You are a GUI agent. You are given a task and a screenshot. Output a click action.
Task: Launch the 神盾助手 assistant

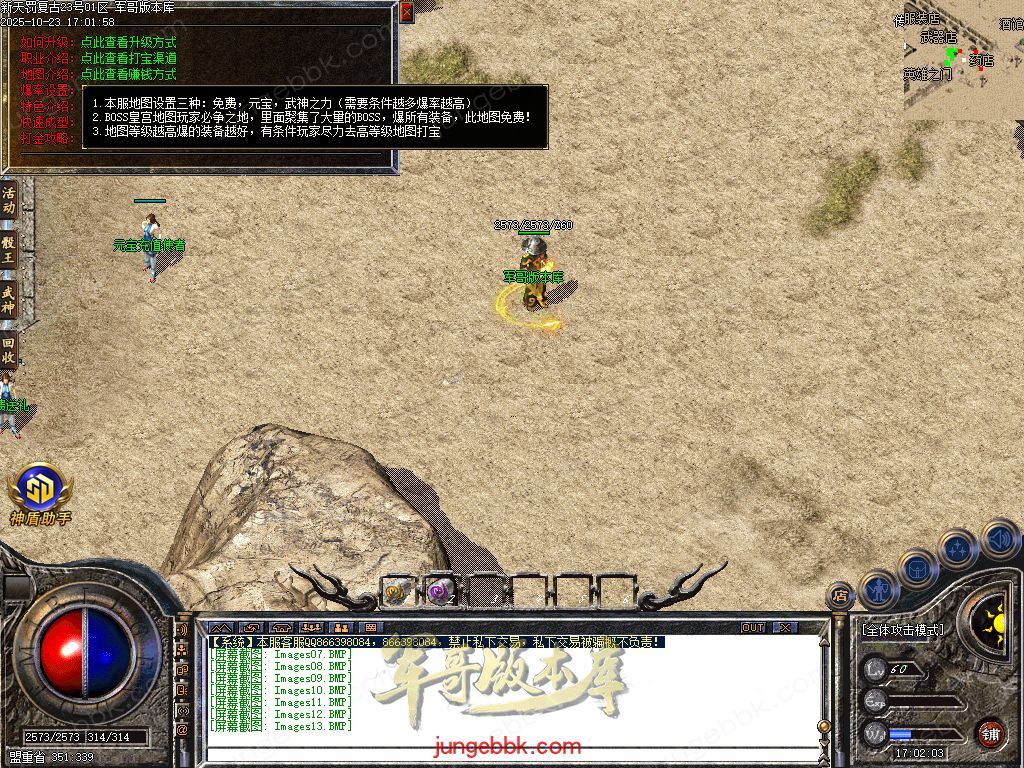(40, 490)
